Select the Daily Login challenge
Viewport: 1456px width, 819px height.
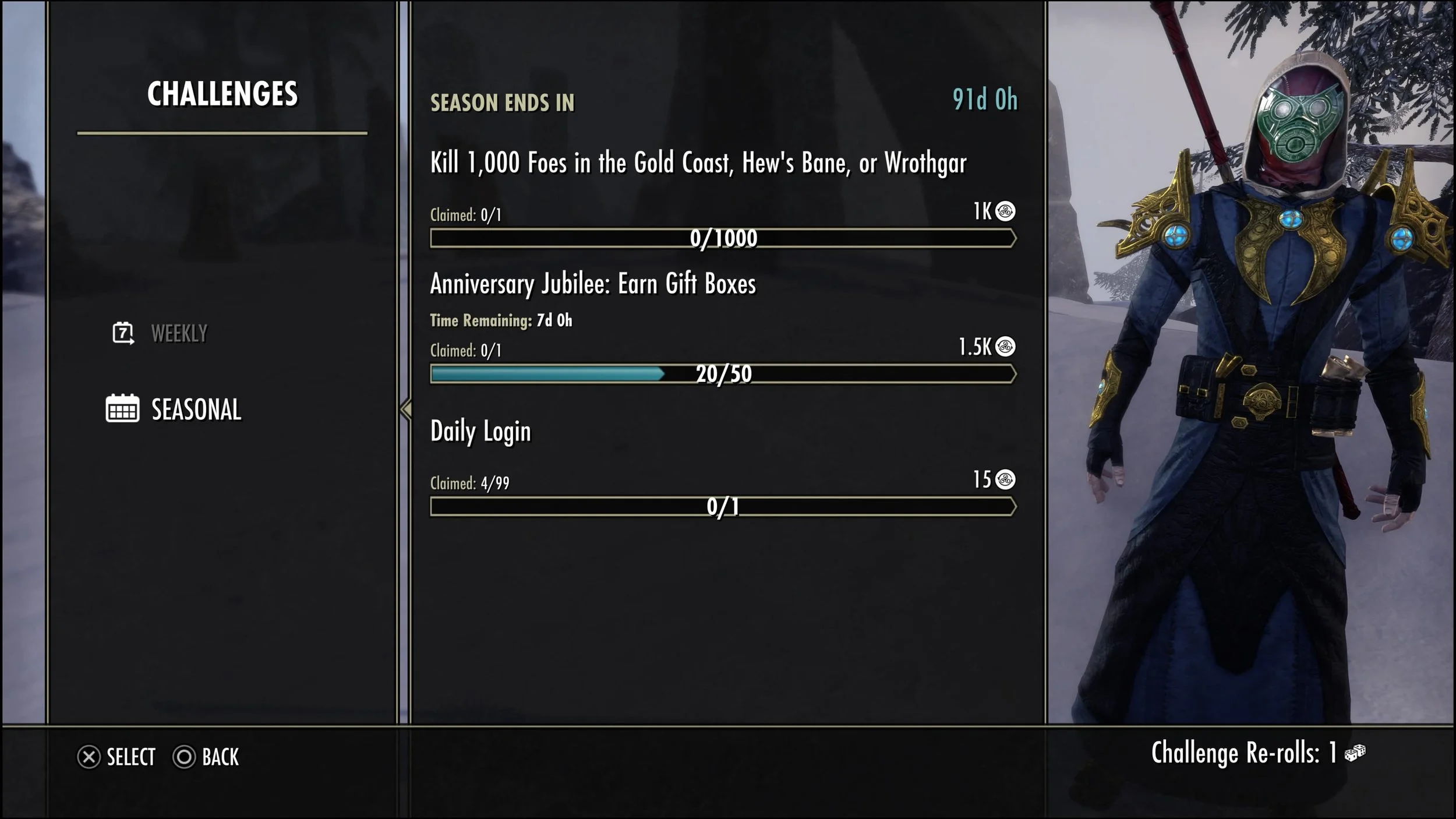click(x=480, y=432)
